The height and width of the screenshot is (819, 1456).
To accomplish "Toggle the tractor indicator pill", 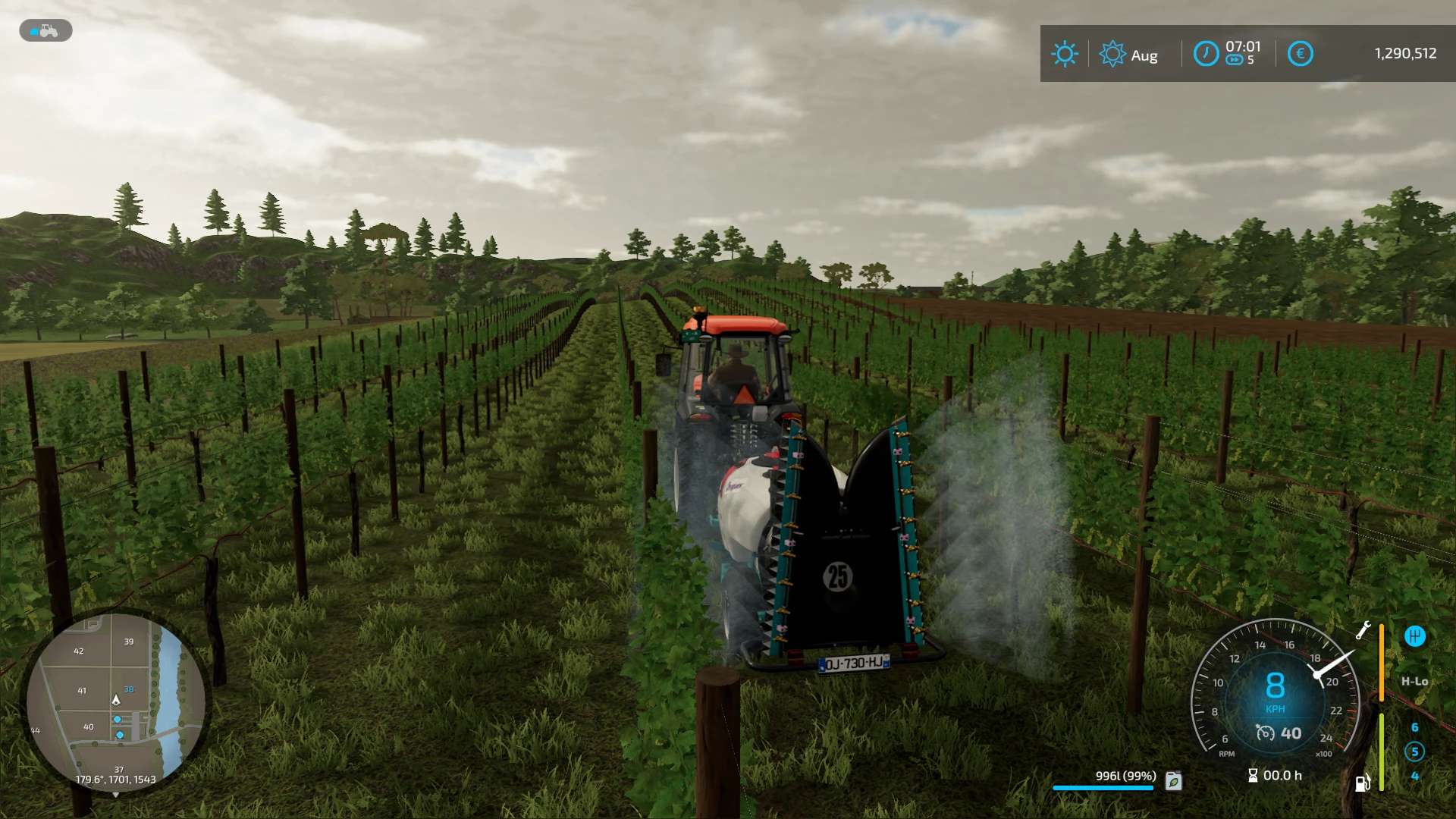I will [x=45, y=31].
